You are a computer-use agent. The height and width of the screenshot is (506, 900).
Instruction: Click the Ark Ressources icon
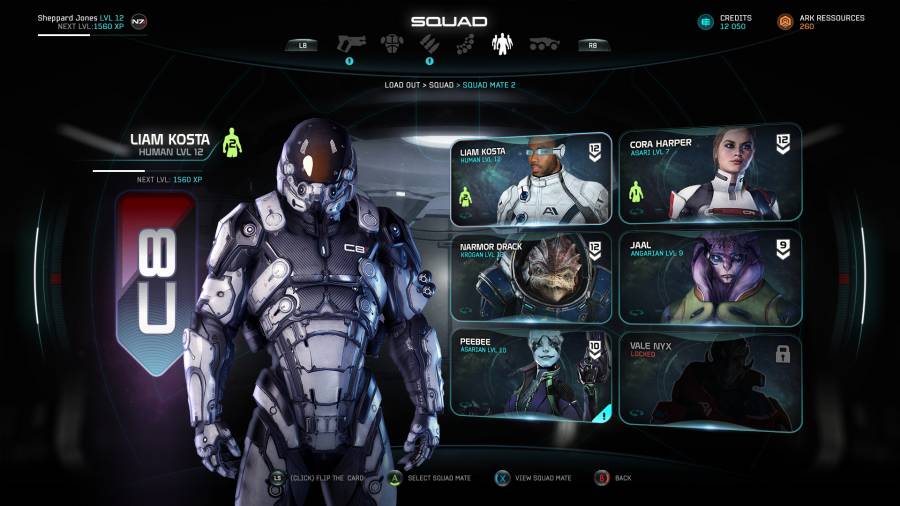click(x=785, y=21)
